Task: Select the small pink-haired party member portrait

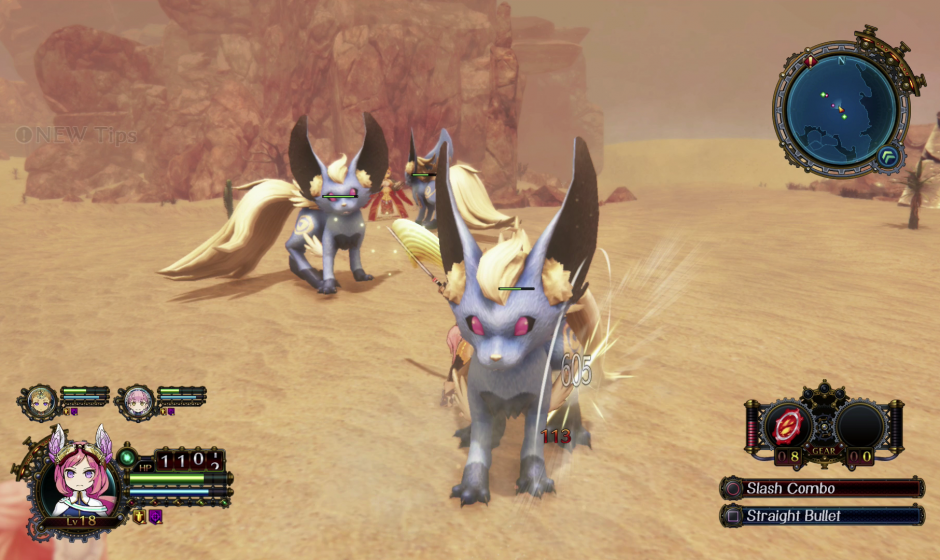Action: (x=137, y=401)
